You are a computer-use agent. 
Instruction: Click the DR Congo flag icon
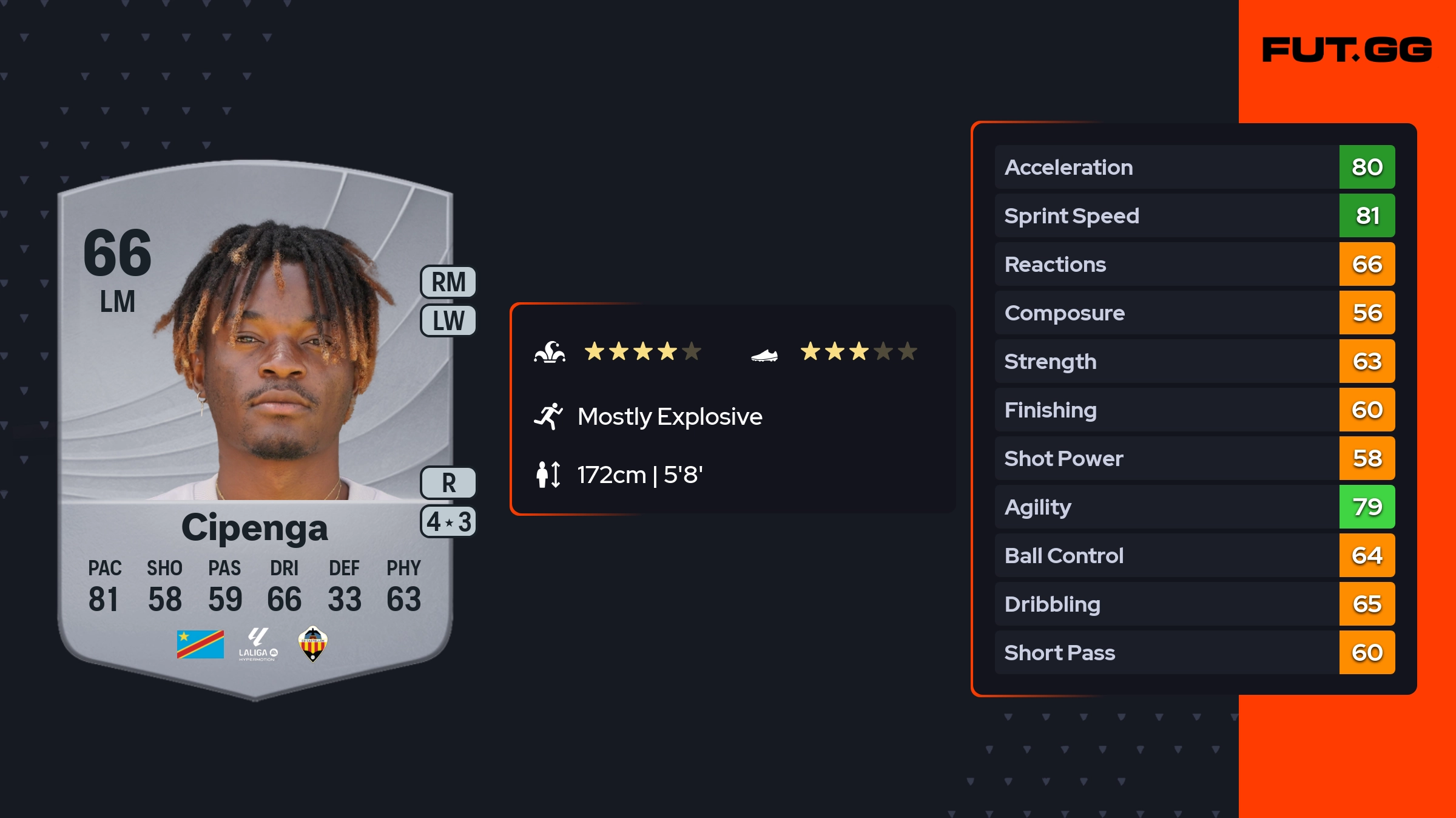(200, 644)
